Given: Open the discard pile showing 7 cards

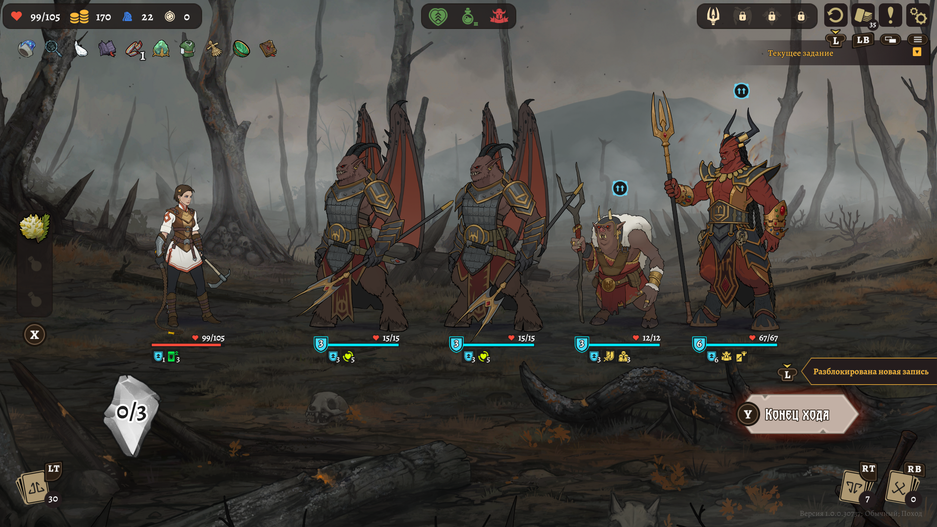Looking at the screenshot, I should pyautogui.click(x=858, y=488).
